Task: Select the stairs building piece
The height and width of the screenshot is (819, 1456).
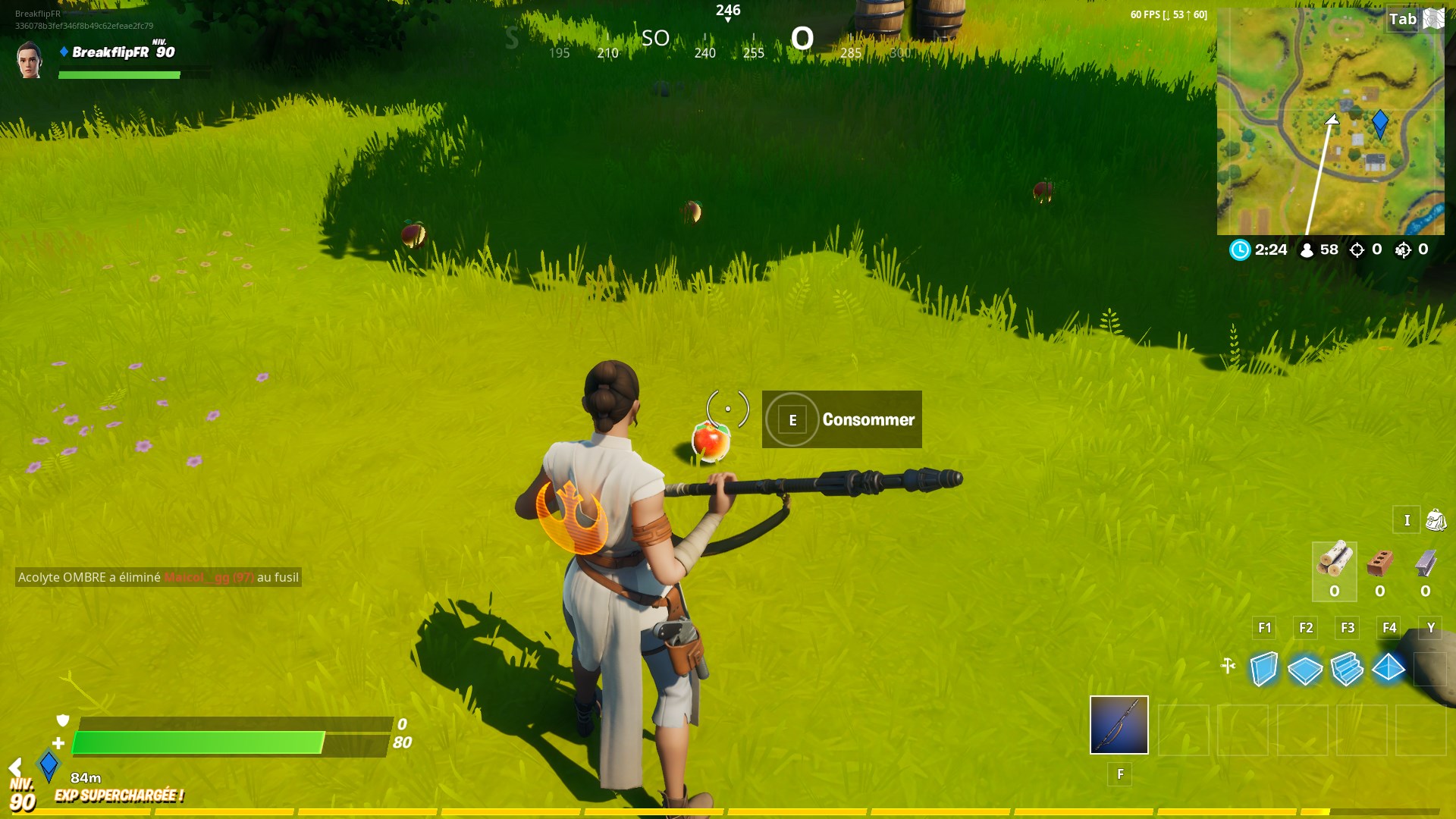Action: 1347,669
